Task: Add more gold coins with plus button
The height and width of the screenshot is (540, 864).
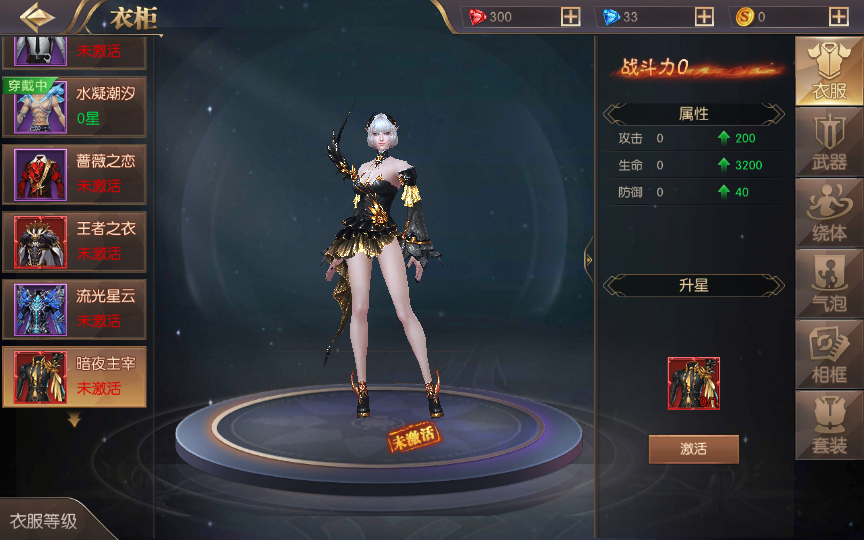Action: point(838,17)
